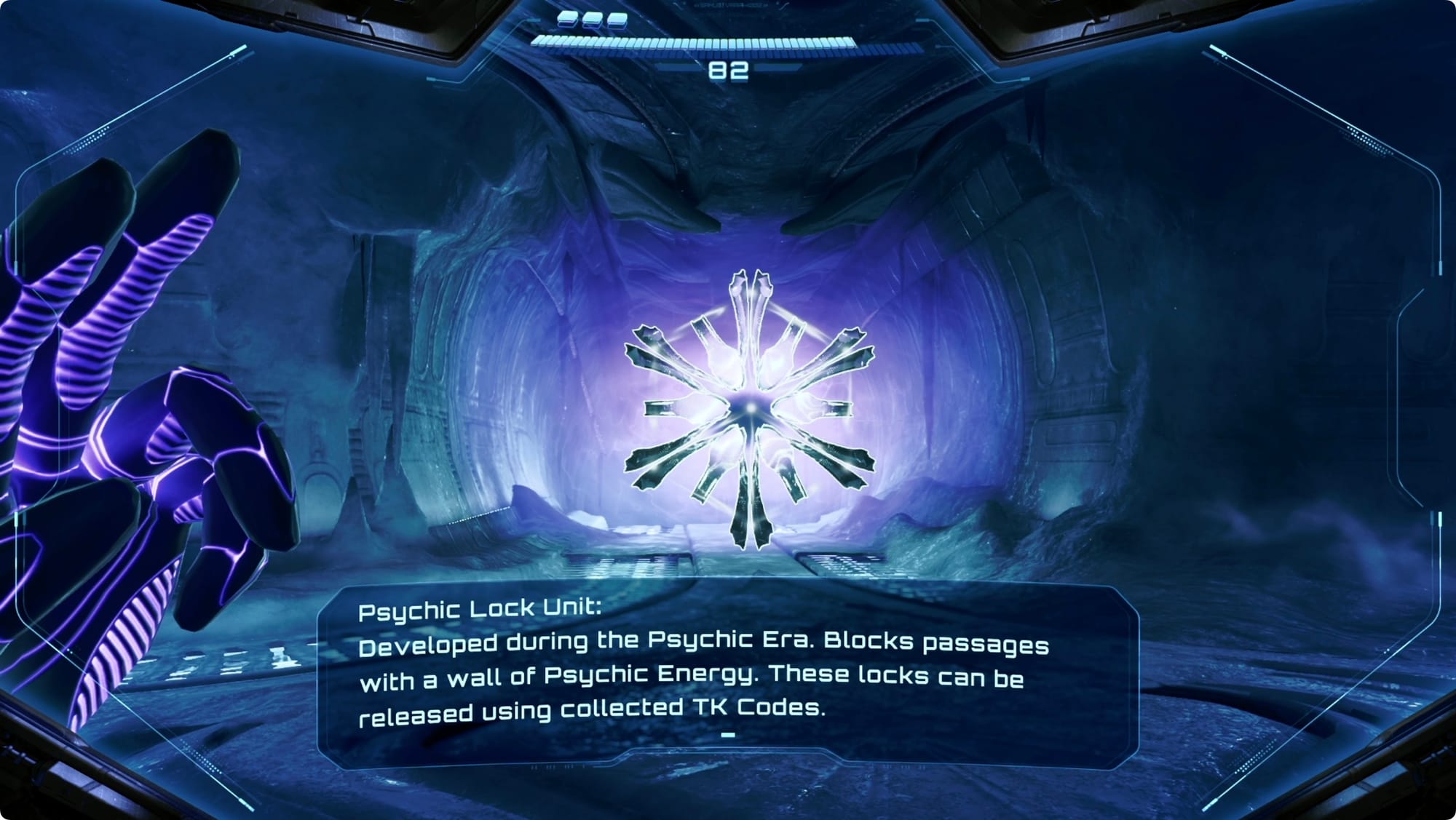Viewport: 1456px width, 820px height.
Task: Click the Psychic Lock Unit scan text panel
Action: 728,677
